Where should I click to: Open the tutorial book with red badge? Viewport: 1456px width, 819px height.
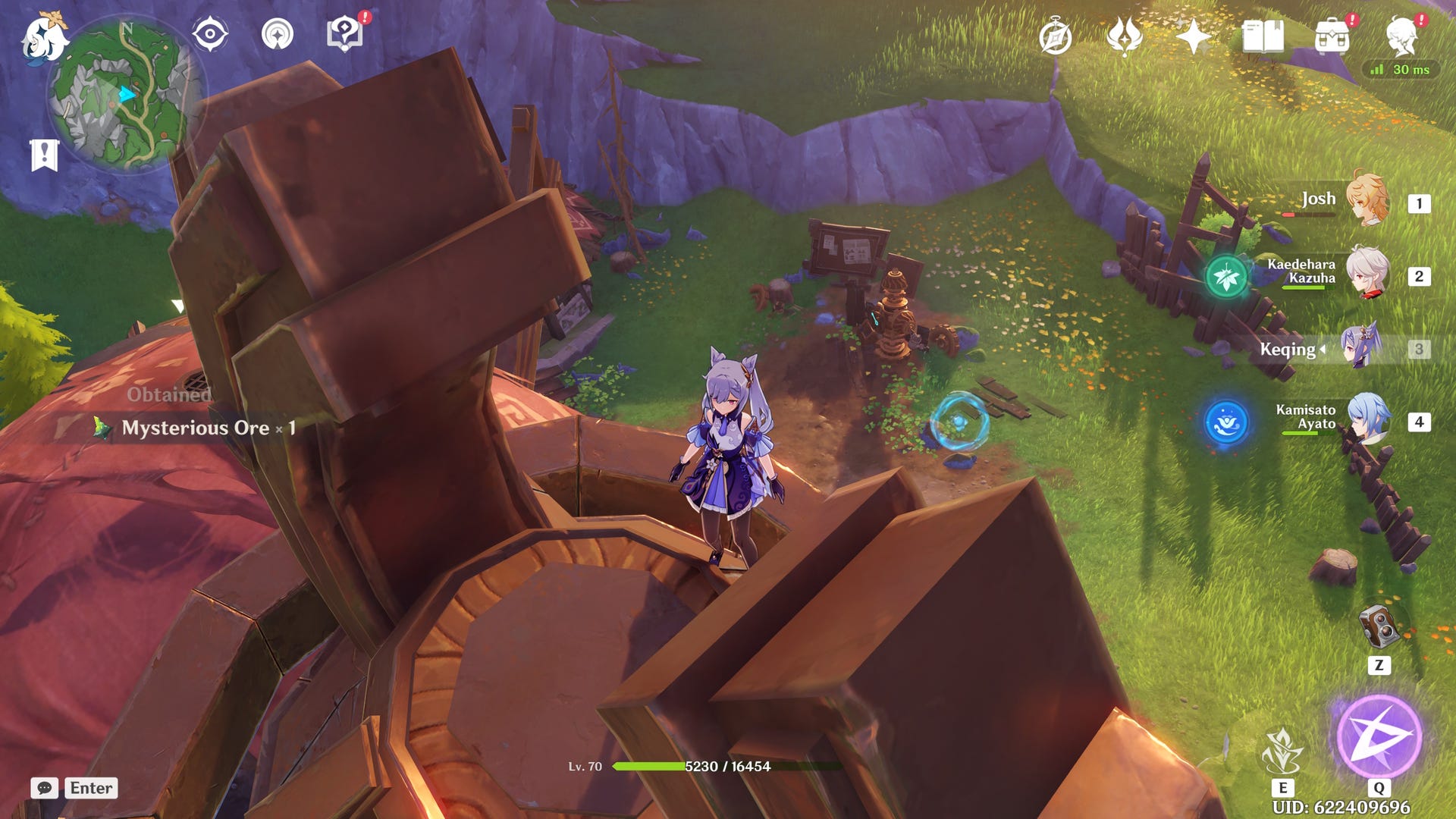[345, 33]
